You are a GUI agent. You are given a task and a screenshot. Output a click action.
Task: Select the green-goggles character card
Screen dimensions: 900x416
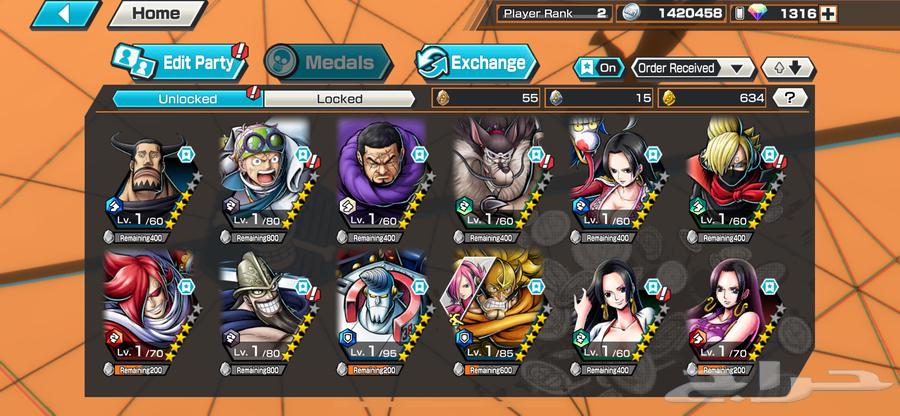click(264, 180)
